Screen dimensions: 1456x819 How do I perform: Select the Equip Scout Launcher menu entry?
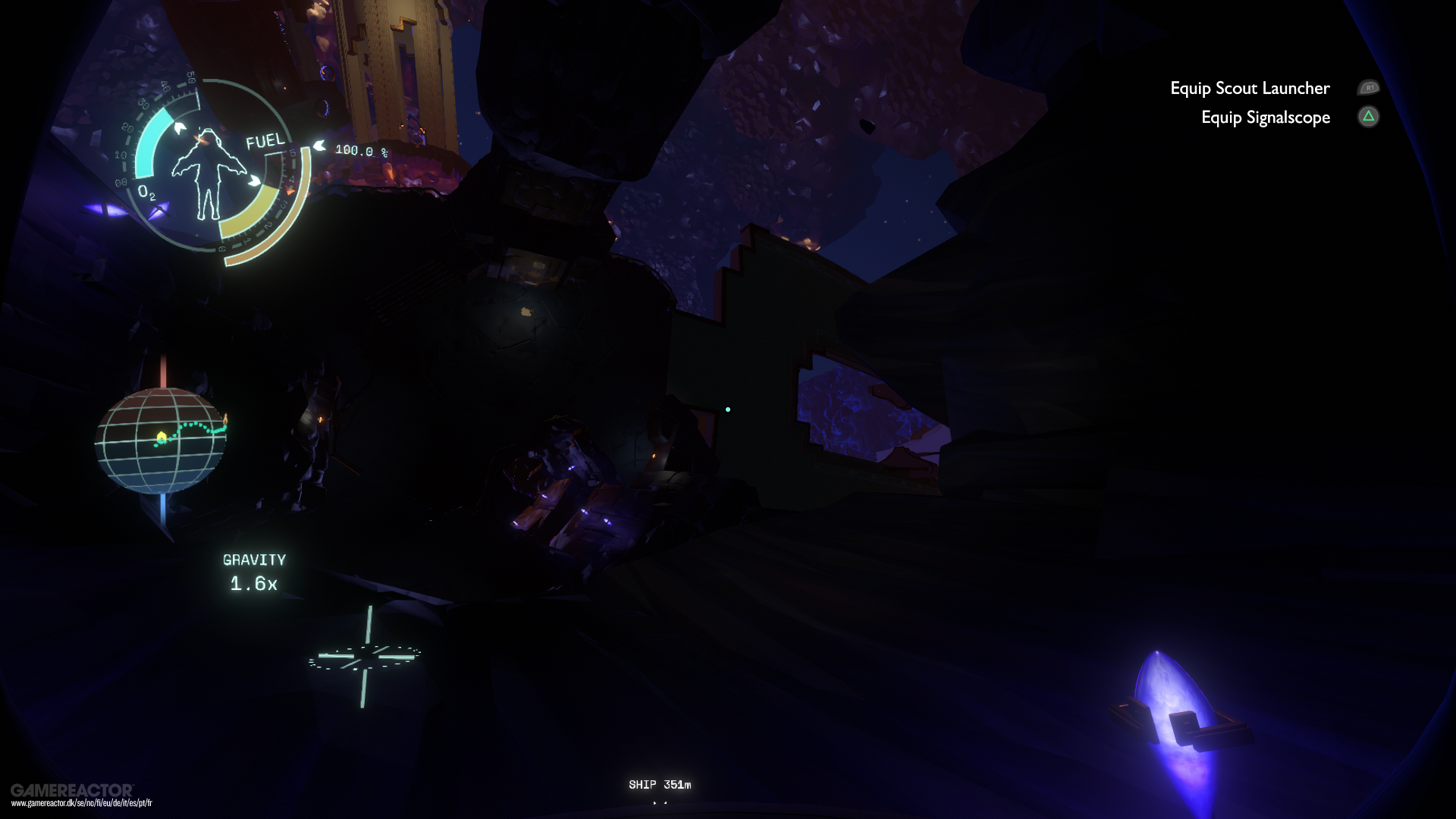coord(1248,88)
